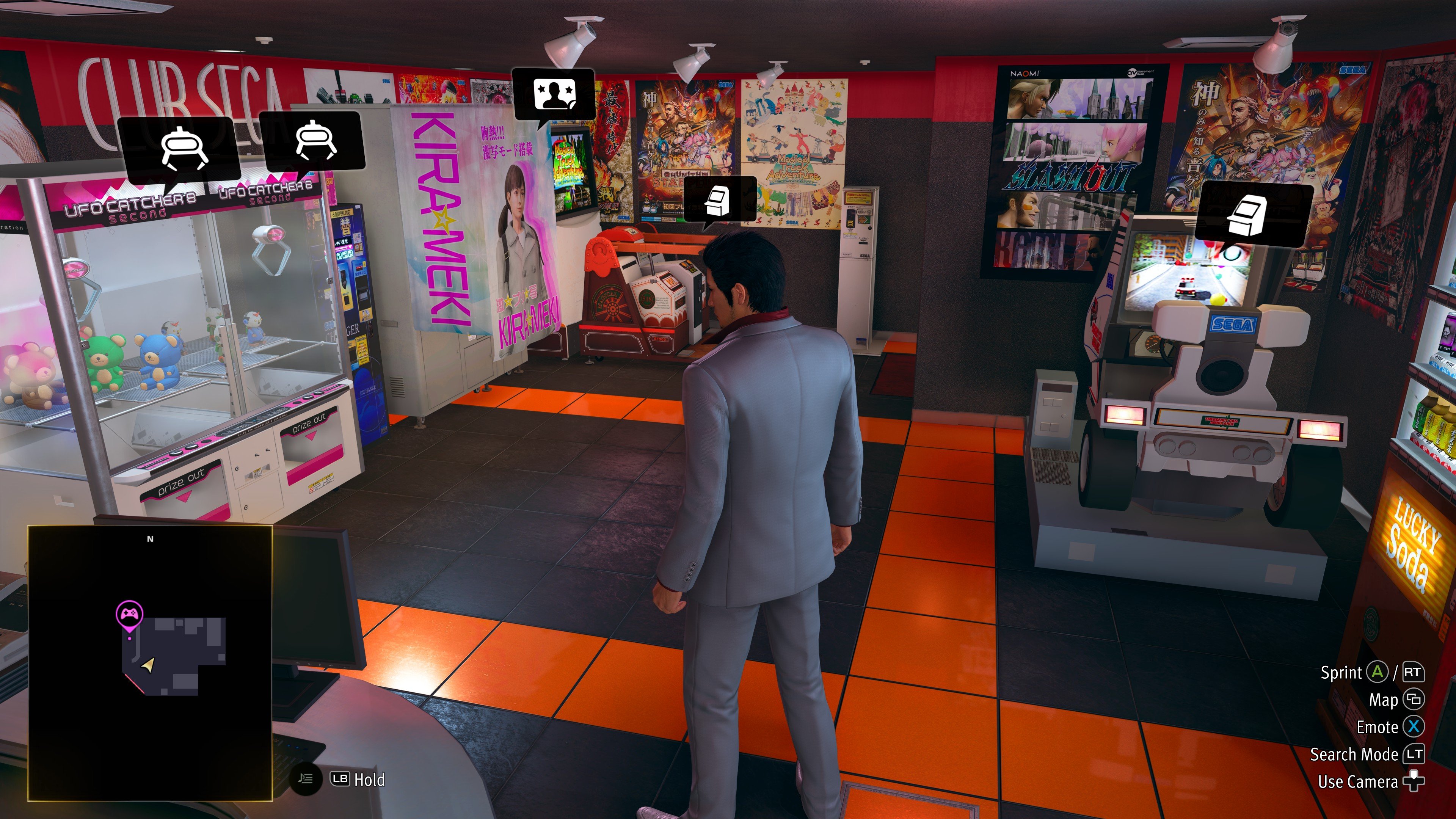This screenshot has height=819, width=1456.
Task: Select the pink game controller map marker
Action: (129, 613)
